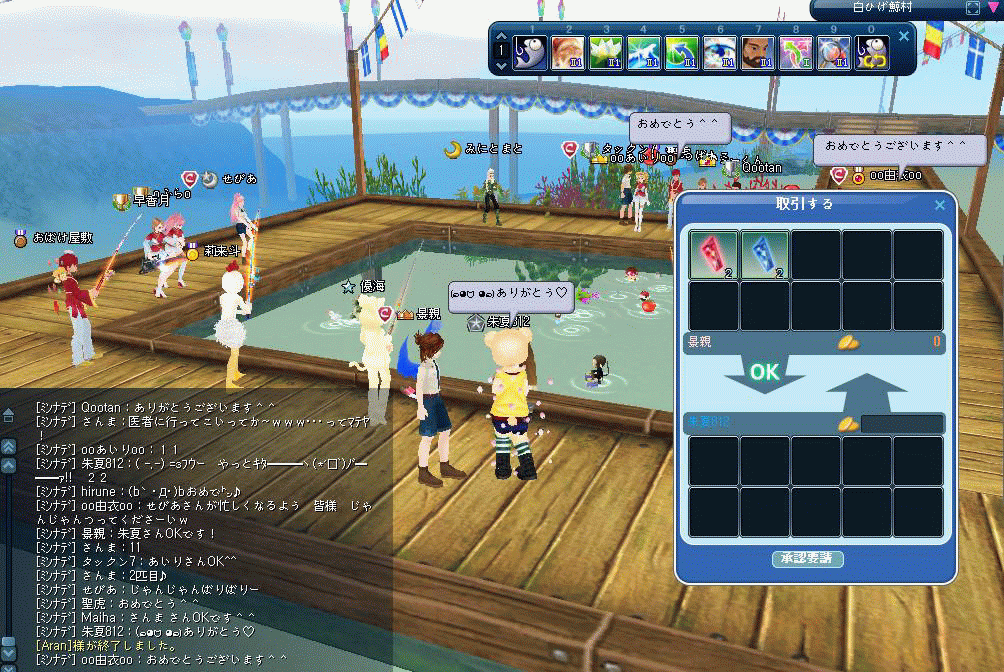This screenshot has width=1004, height=672.
Task: Click the pink triangle map dropdown
Action: pos(993,7)
